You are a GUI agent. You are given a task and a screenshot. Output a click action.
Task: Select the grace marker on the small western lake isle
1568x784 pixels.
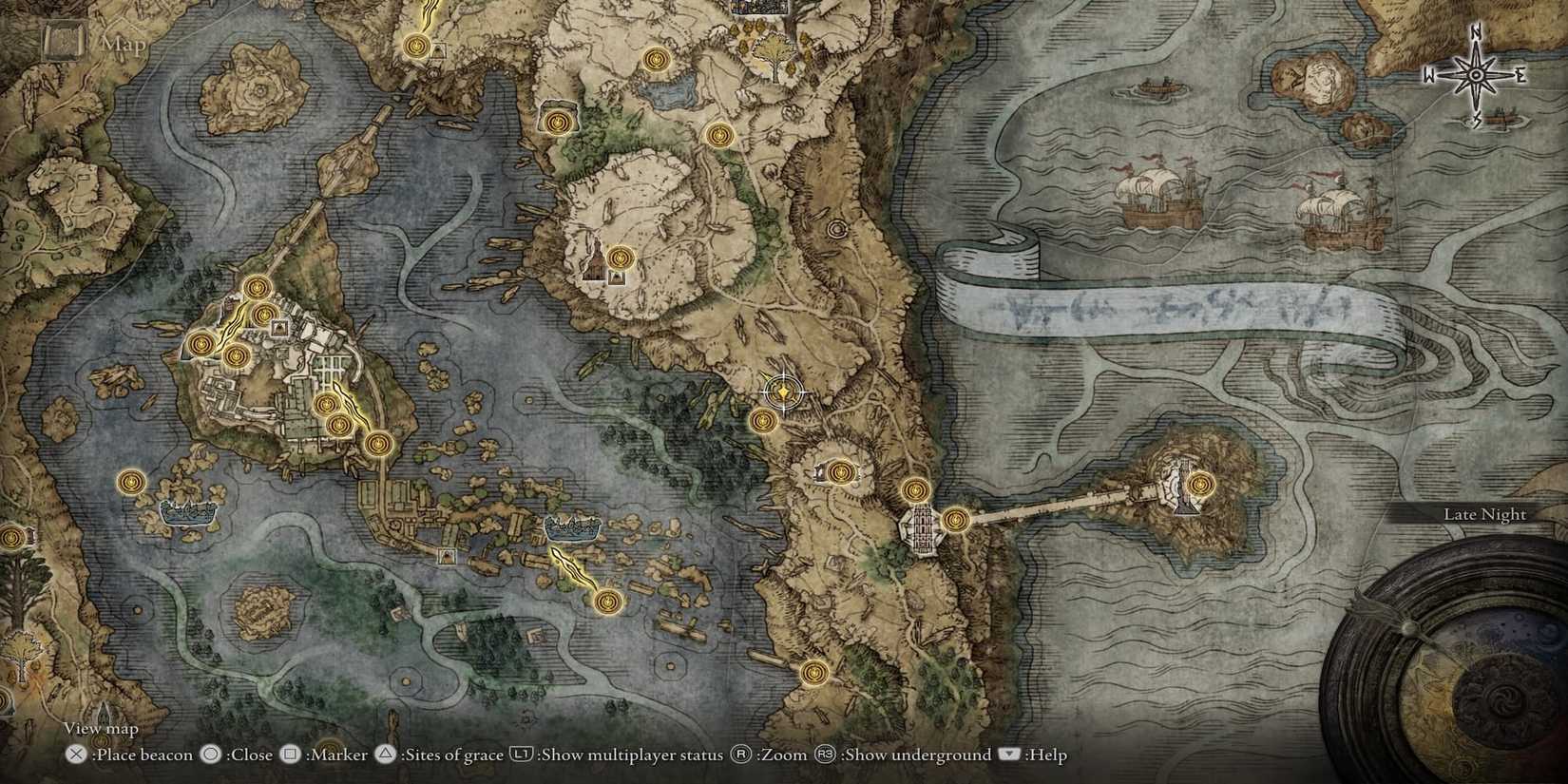click(x=129, y=481)
